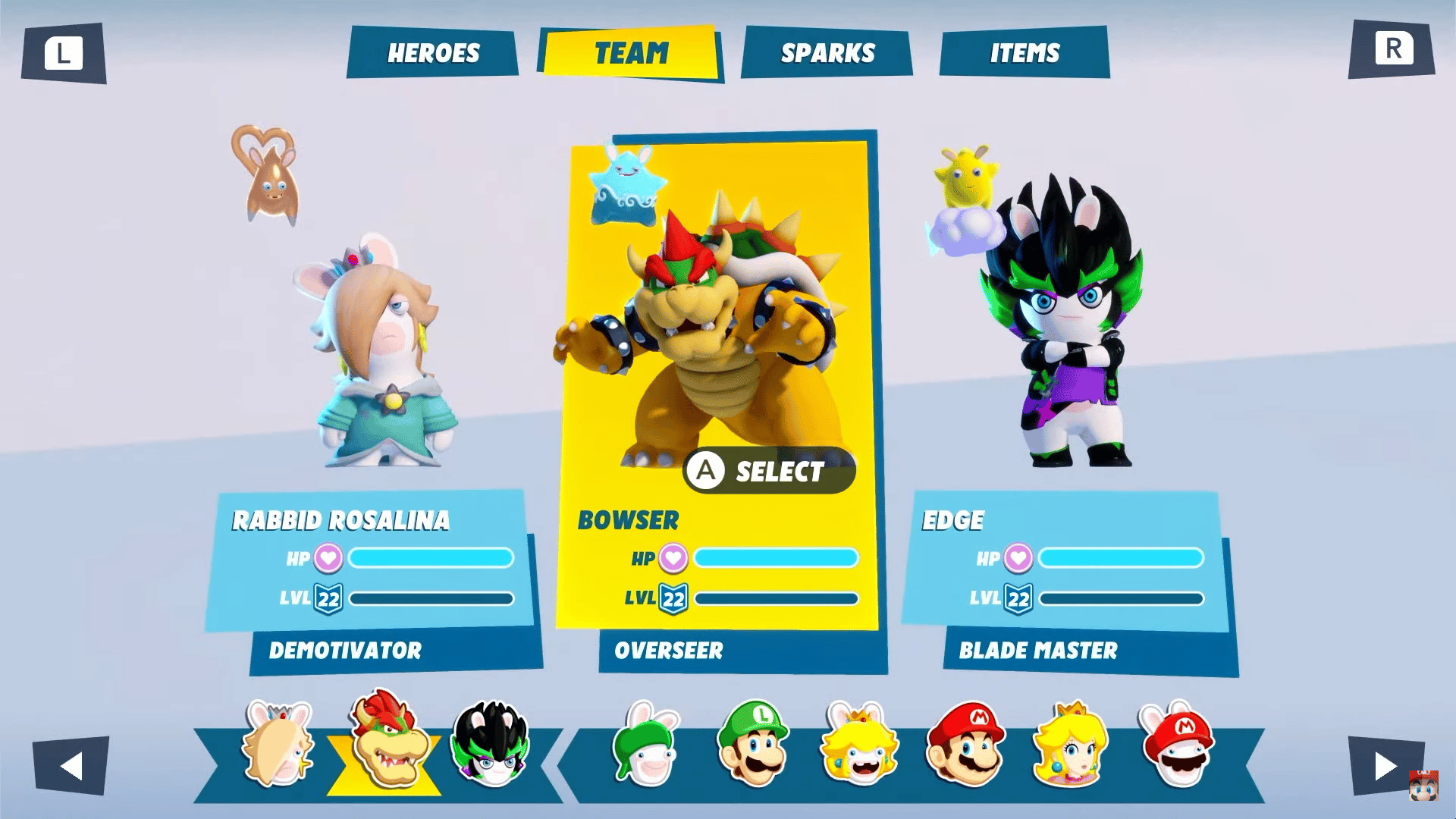Pick Rabbid Luigi's roster portrait
The width and height of the screenshot is (1456, 819).
click(648, 744)
